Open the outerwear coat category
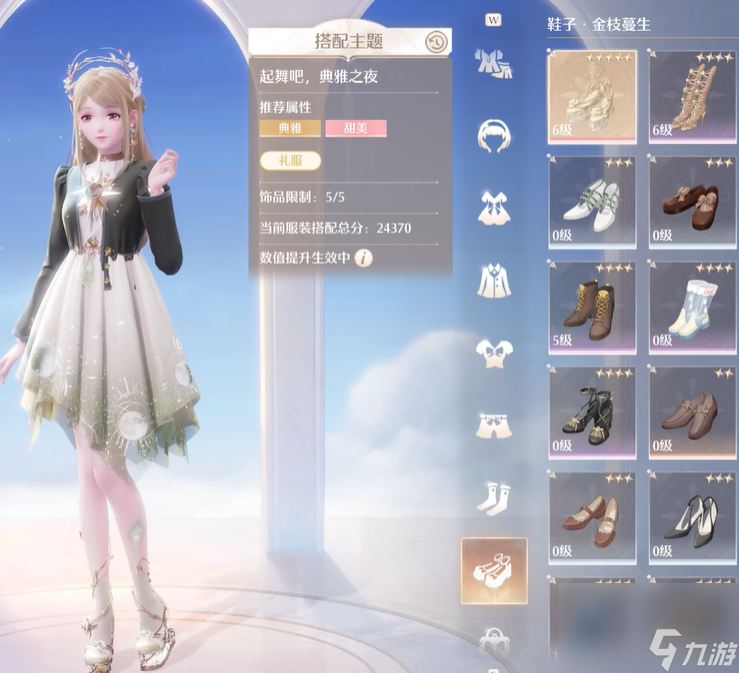The image size is (739, 673). 492,279
